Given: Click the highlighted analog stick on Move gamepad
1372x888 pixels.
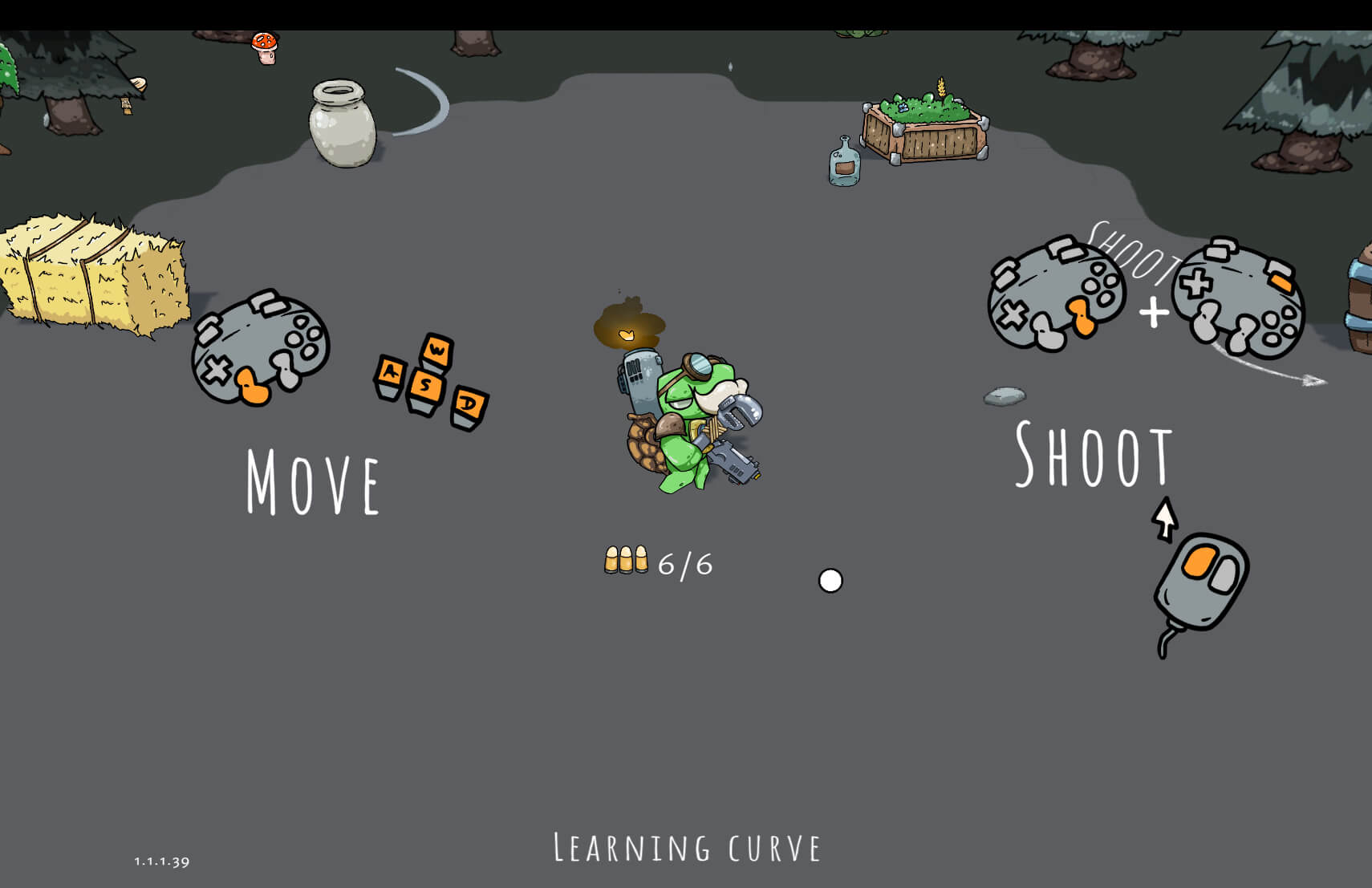Looking at the screenshot, I should (253, 385).
